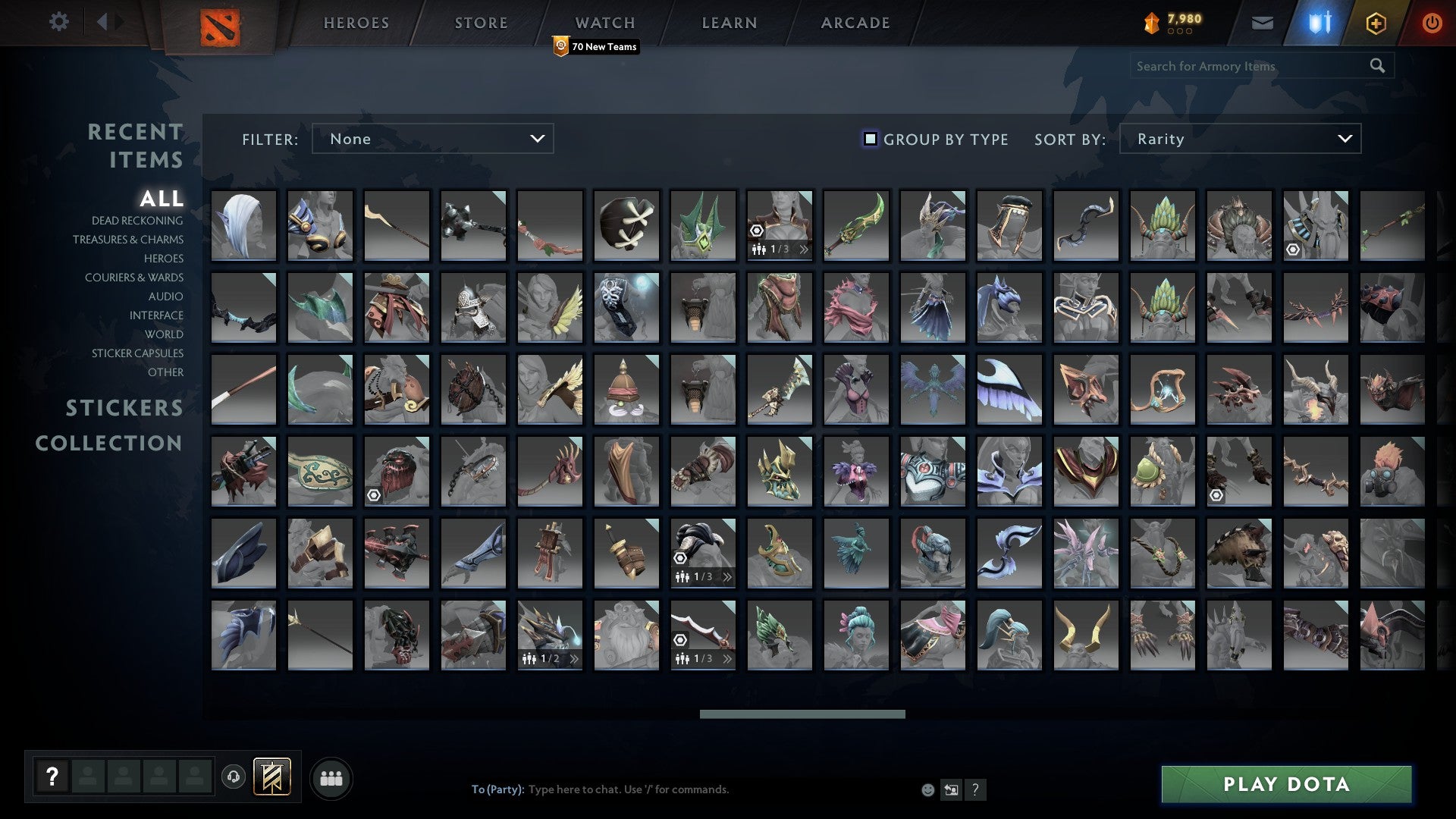The height and width of the screenshot is (819, 1456).
Task: Click the Dota 2 logo
Action: [x=221, y=24]
